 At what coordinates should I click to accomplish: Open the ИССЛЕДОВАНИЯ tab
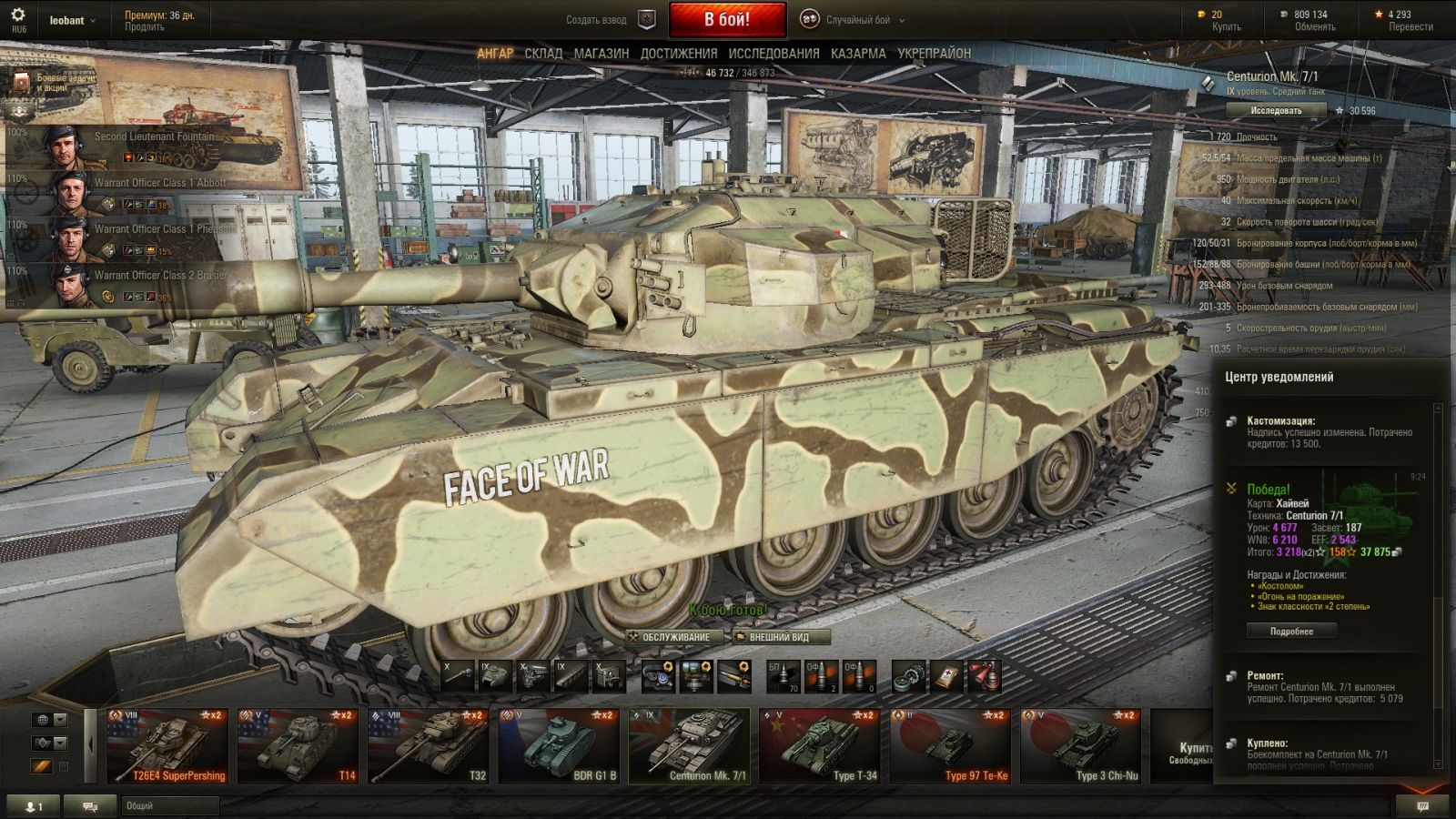click(773, 54)
